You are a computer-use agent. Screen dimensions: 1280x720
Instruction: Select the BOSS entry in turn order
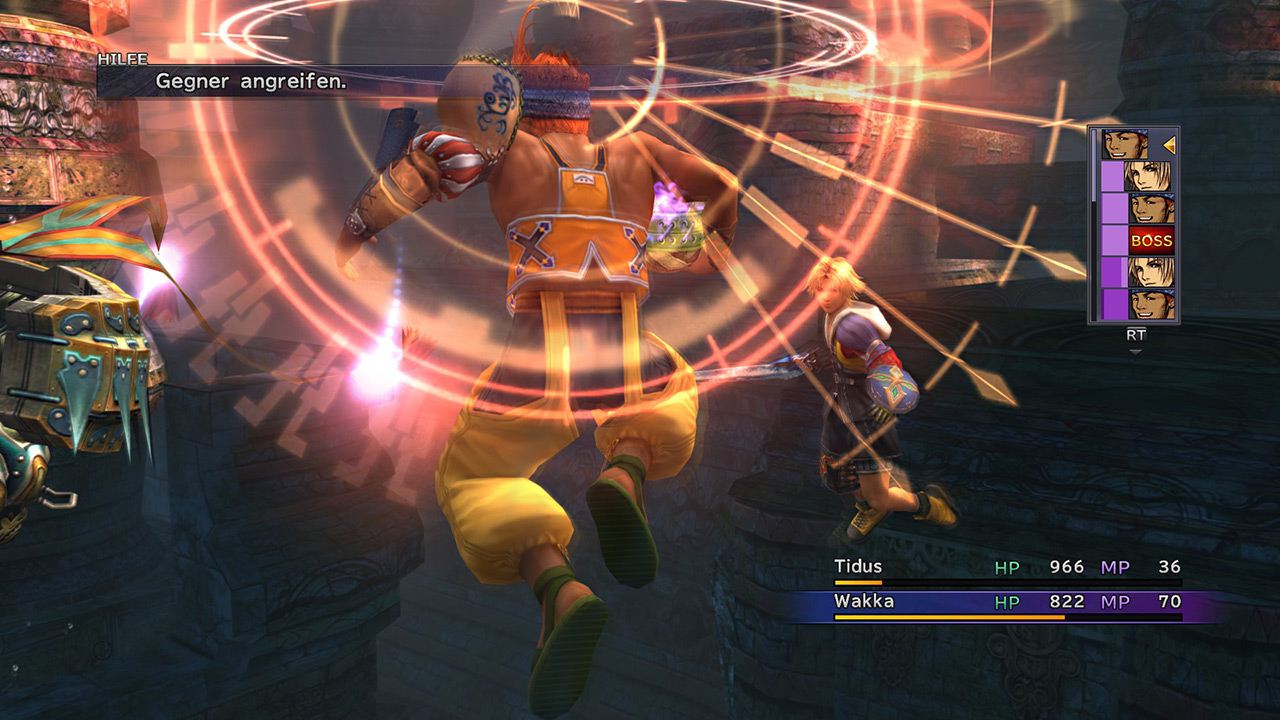pyautogui.click(x=1151, y=241)
